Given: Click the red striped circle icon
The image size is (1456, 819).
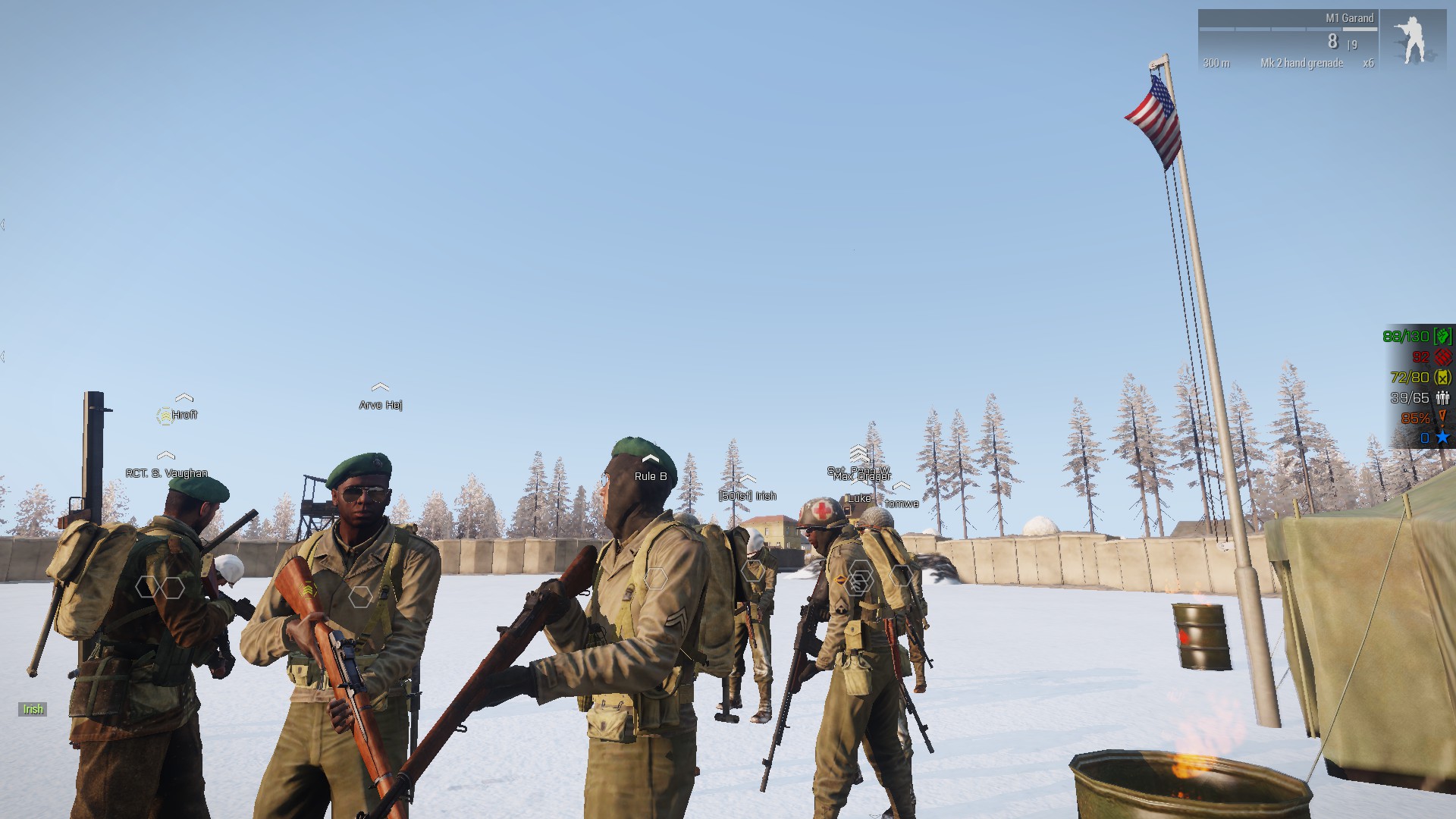Looking at the screenshot, I should [1442, 356].
